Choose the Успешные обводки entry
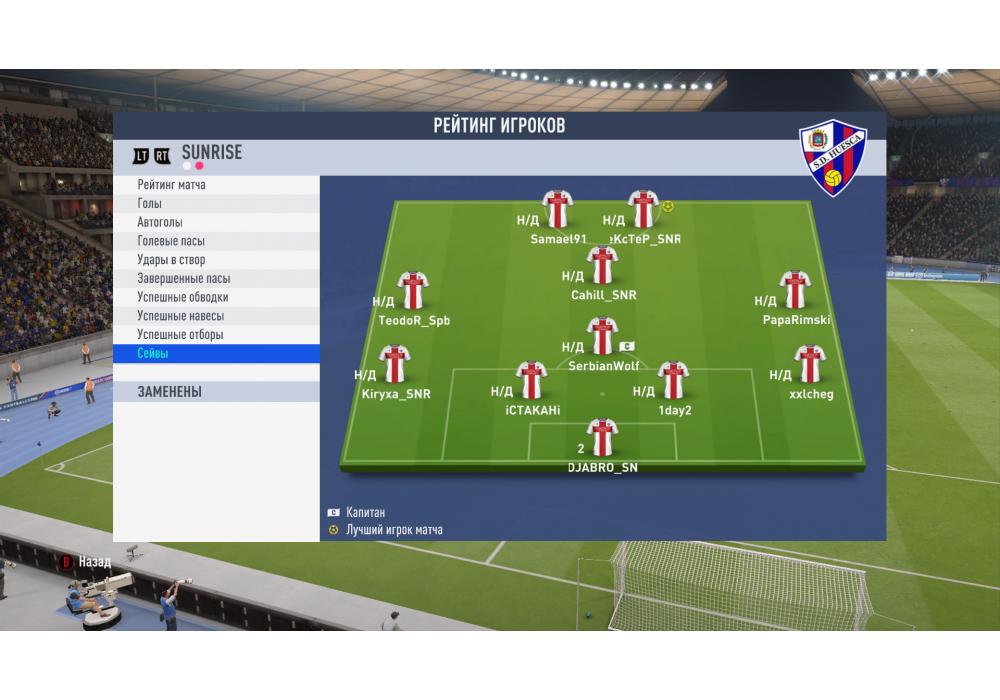 point(215,297)
